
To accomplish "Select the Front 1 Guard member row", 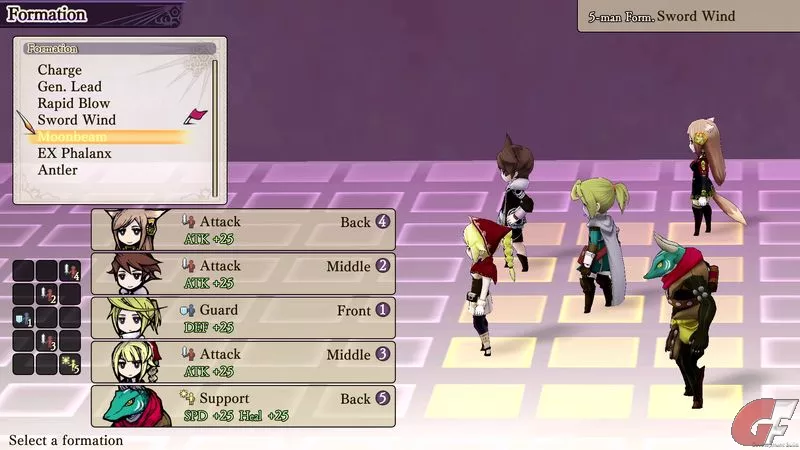I will click(243, 318).
